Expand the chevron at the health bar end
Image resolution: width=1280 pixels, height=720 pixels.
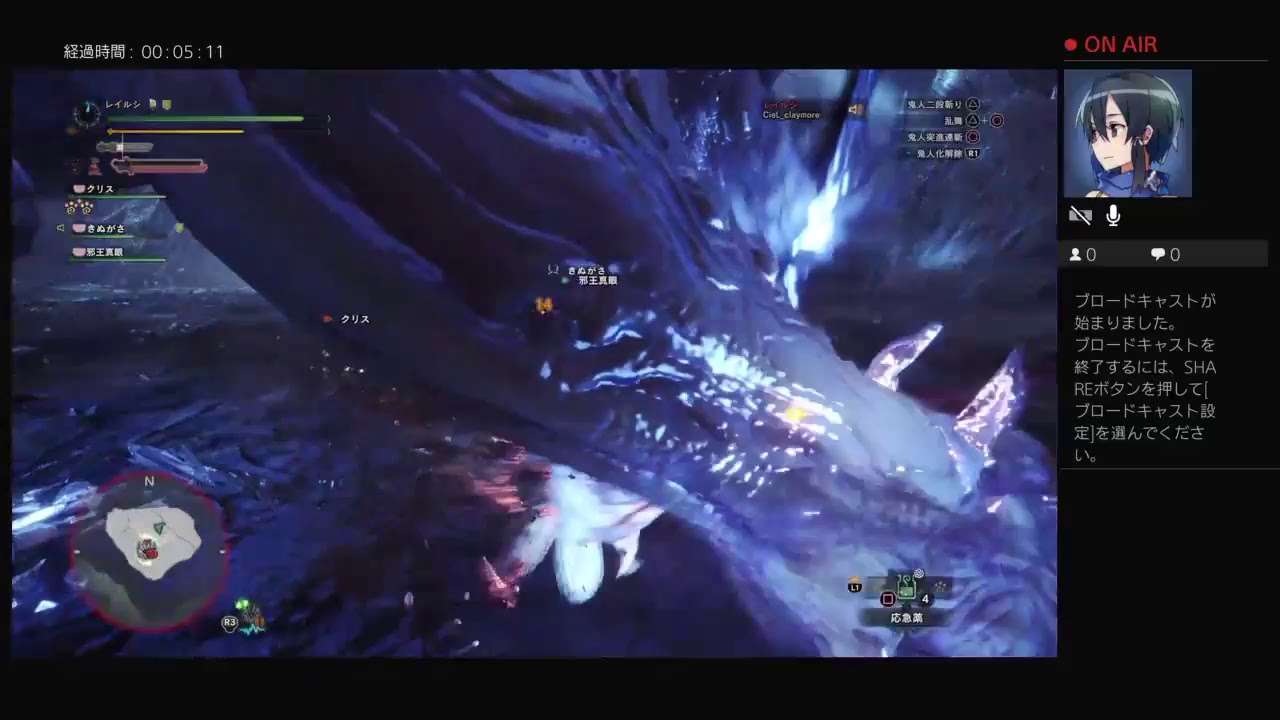click(x=328, y=119)
